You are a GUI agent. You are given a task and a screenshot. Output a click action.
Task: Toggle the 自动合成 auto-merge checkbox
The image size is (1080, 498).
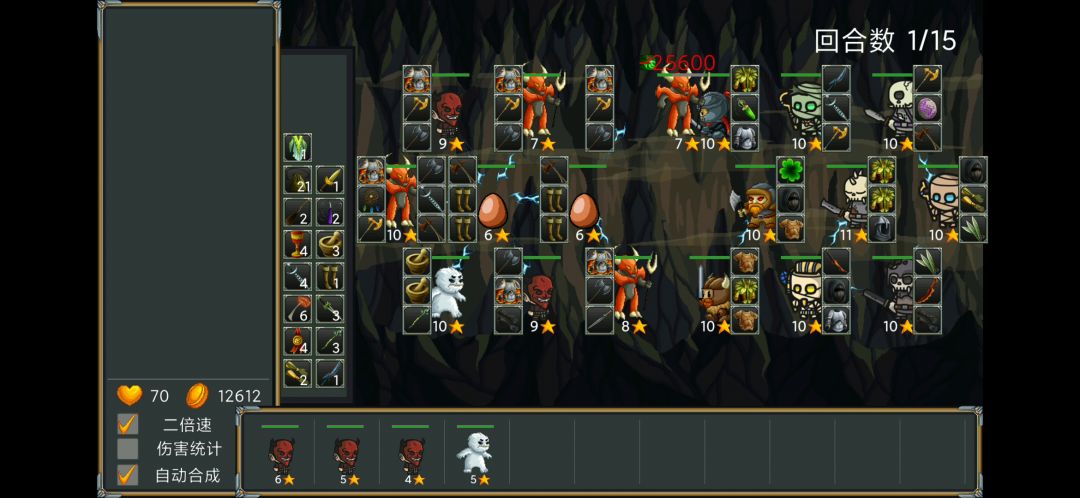click(128, 475)
